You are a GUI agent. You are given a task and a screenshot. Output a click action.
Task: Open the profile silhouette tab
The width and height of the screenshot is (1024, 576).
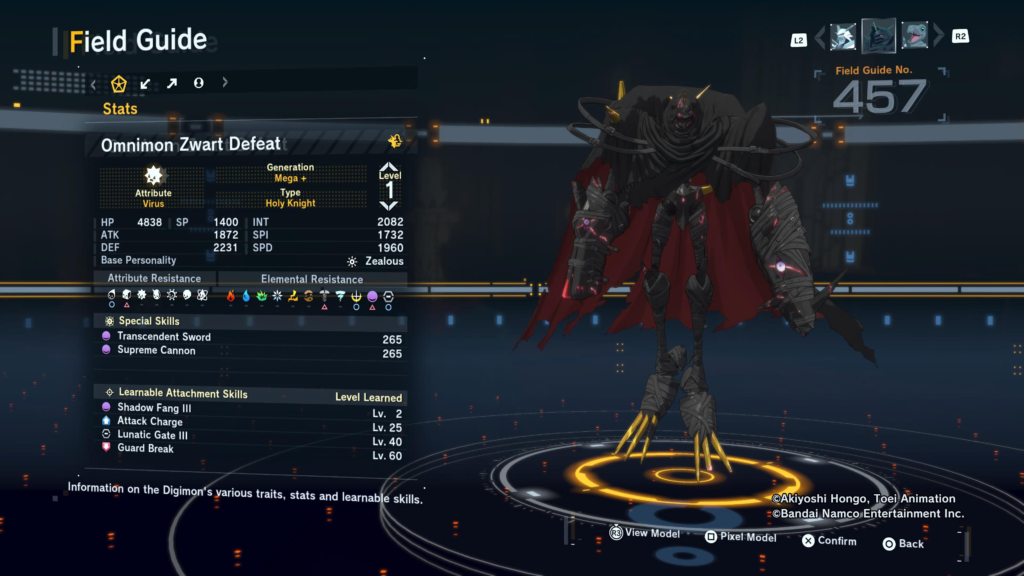pos(198,83)
